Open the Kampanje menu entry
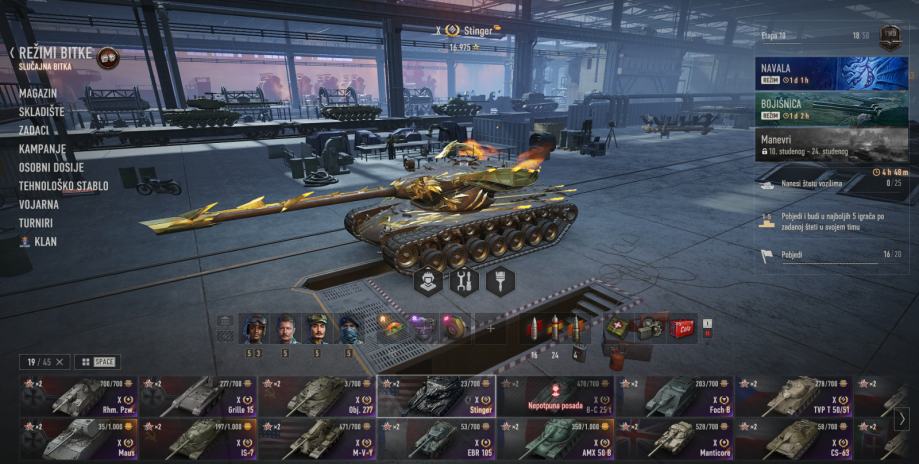 click(x=42, y=148)
